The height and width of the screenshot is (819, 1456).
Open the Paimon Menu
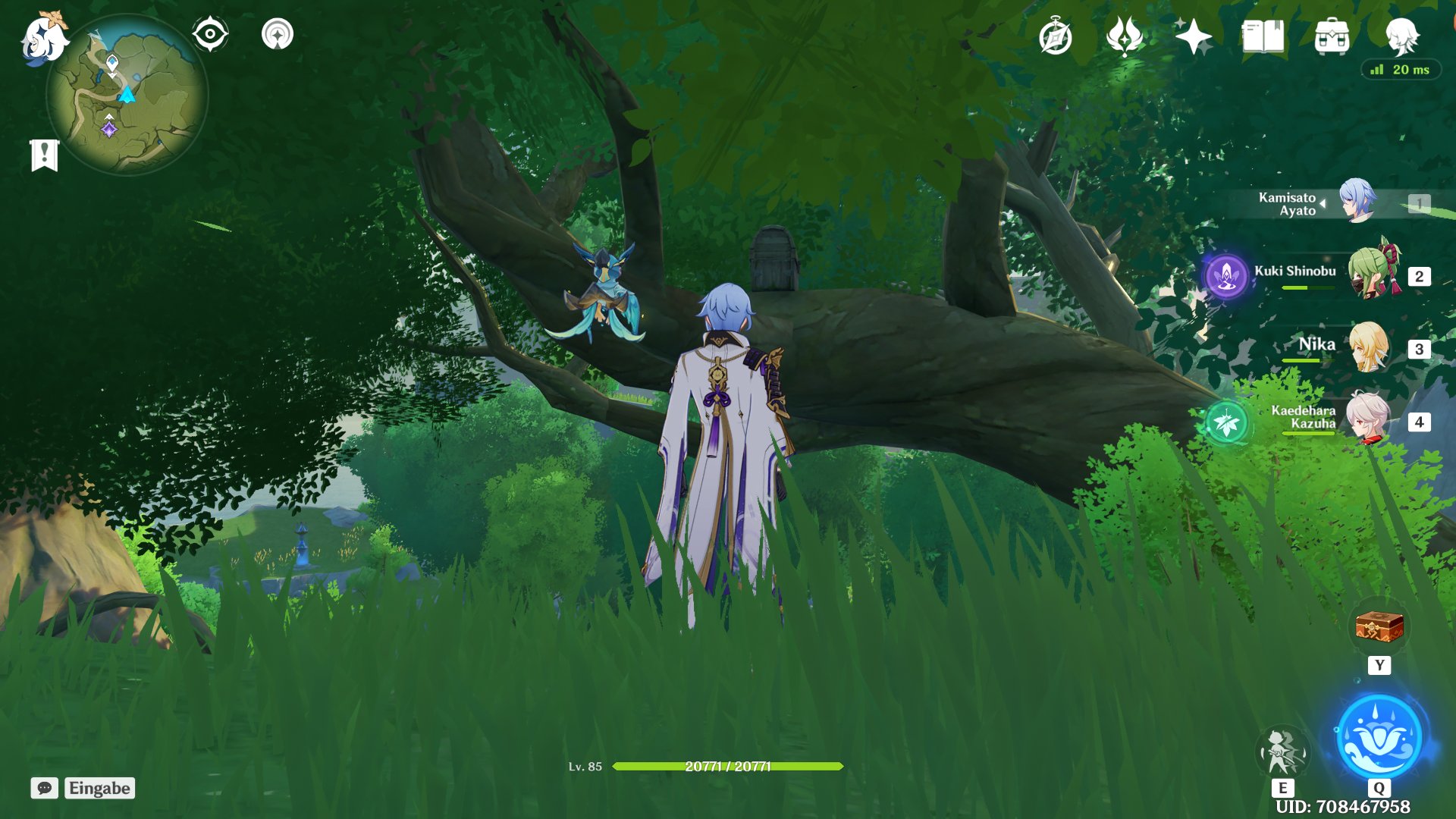tap(43, 36)
